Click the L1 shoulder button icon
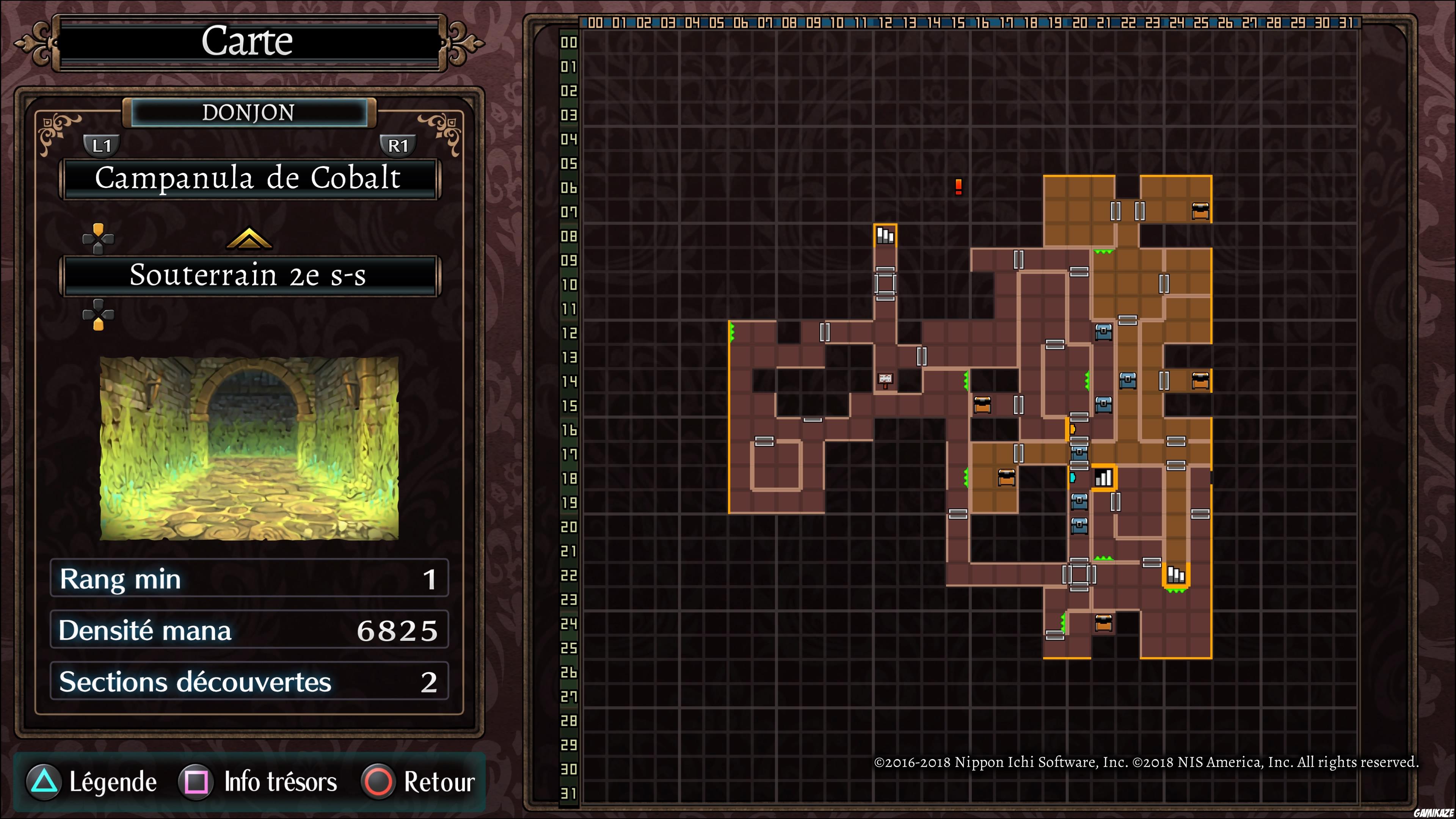The width and height of the screenshot is (1456, 819). 102,145
